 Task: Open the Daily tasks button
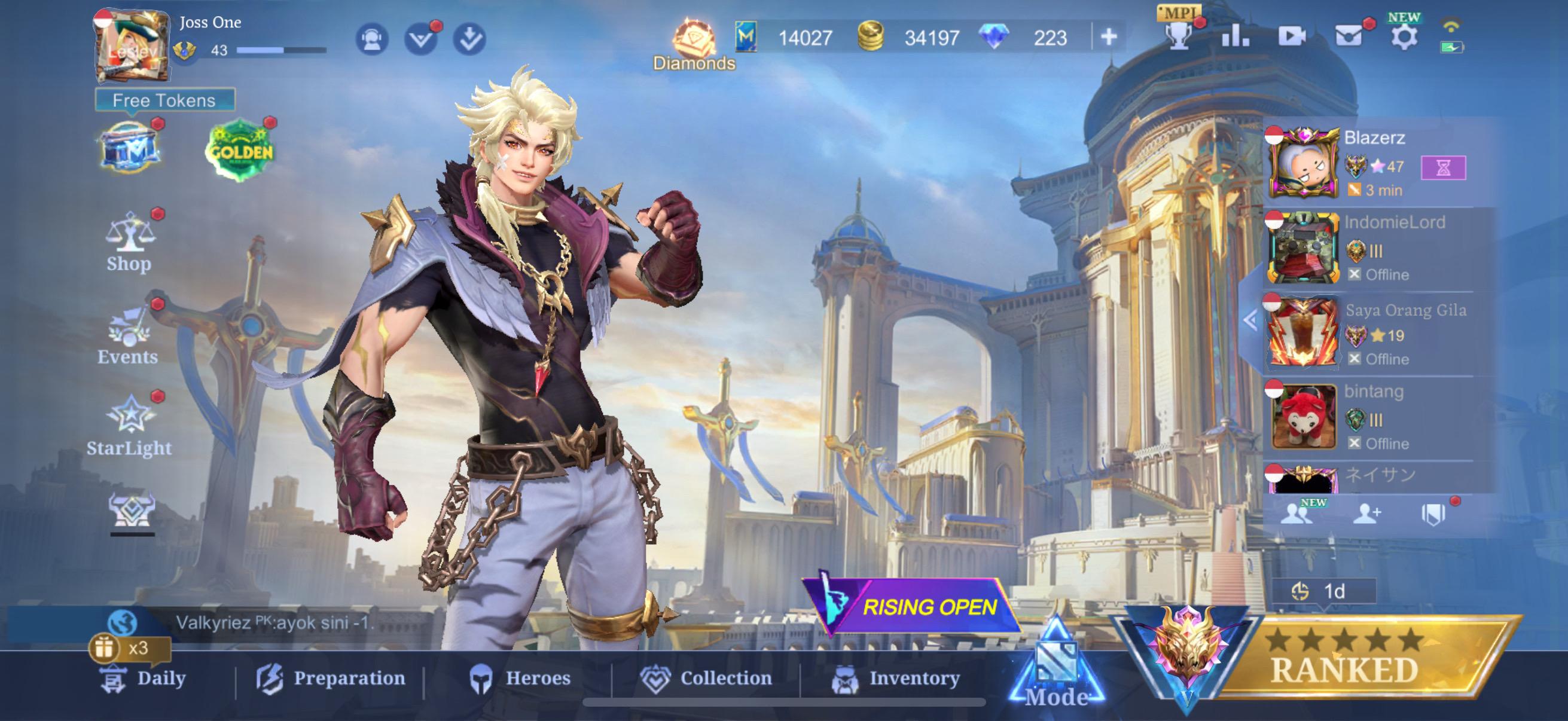point(143,678)
